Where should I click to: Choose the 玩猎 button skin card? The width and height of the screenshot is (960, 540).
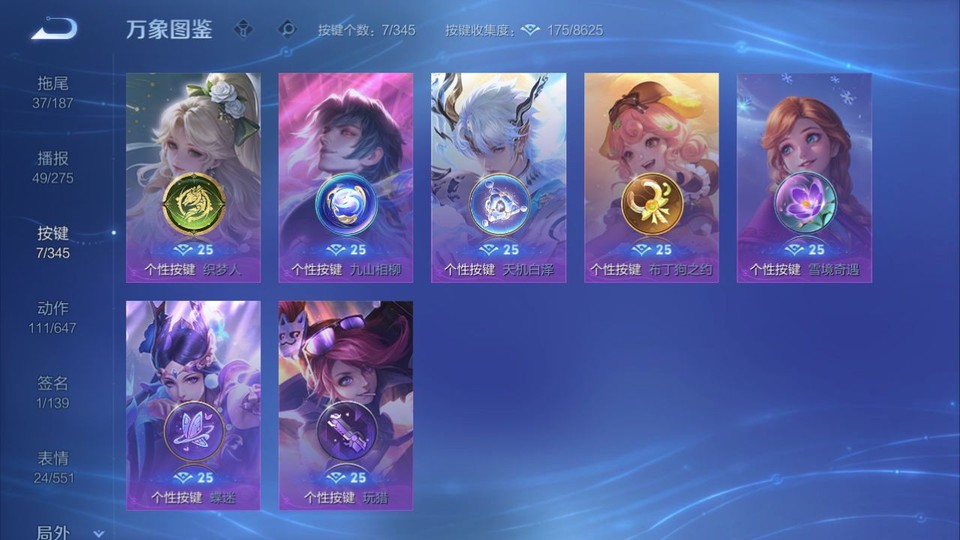[x=346, y=405]
